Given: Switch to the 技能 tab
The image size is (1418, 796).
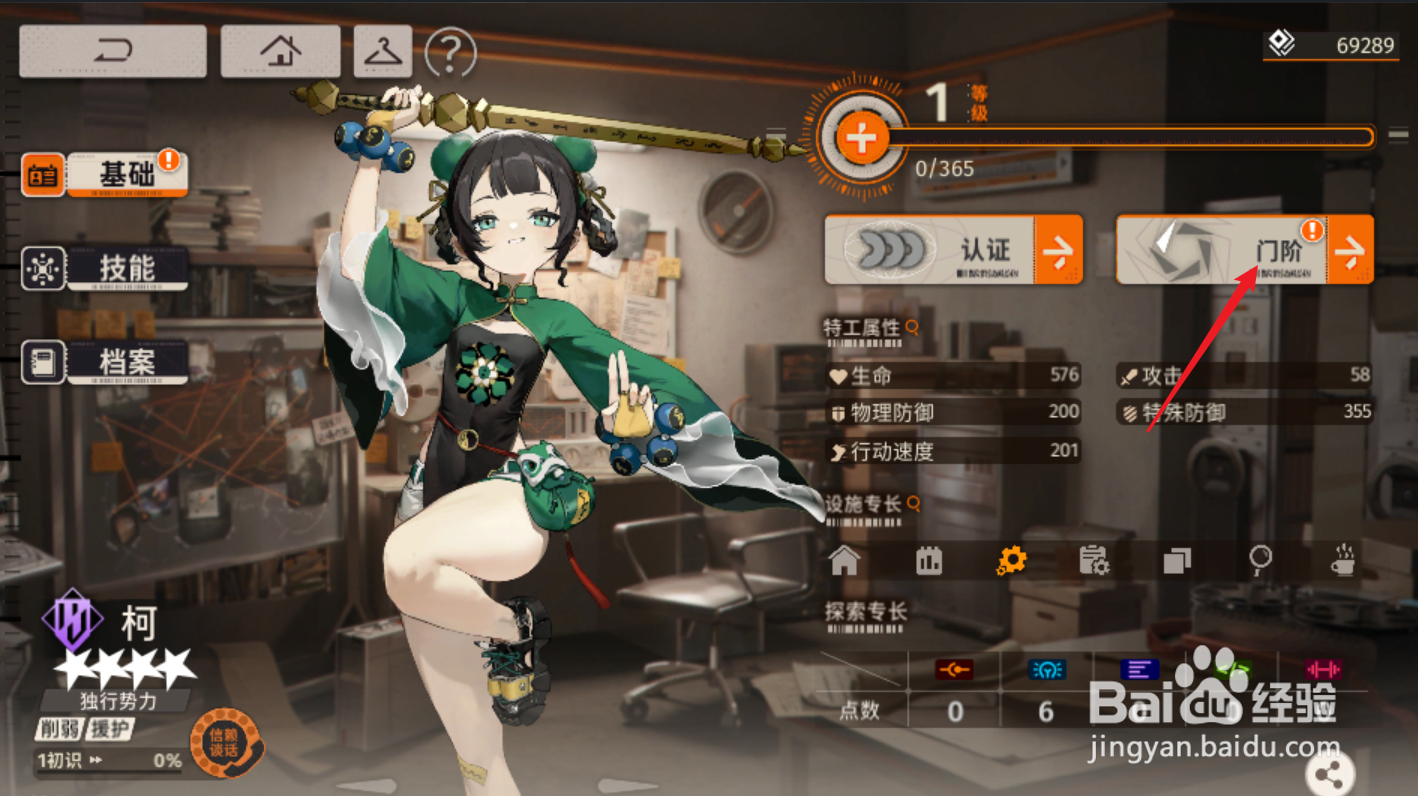Looking at the screenshot, I should coord(126,268).
